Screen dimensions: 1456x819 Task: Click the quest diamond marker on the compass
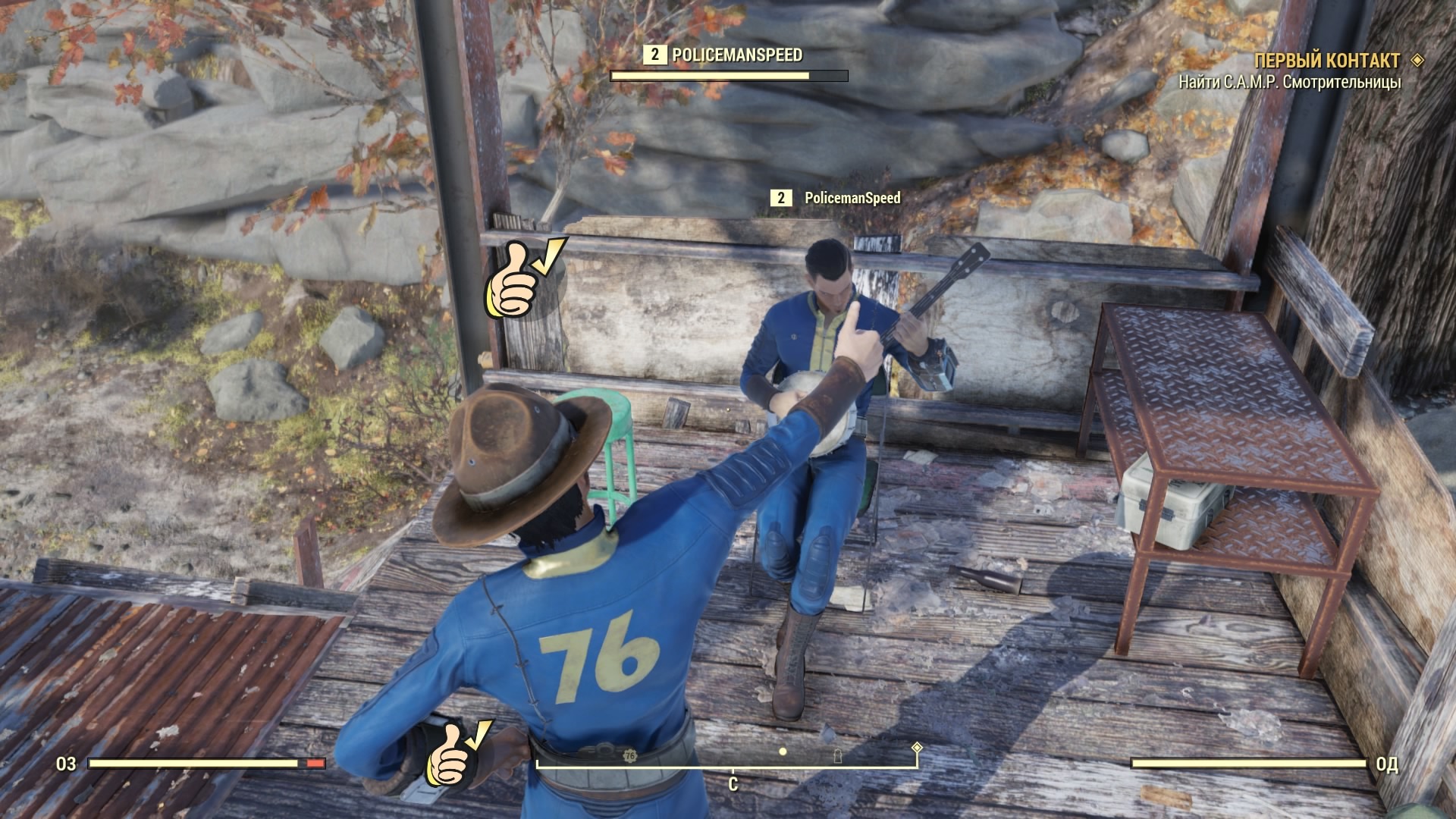point(917,748)
